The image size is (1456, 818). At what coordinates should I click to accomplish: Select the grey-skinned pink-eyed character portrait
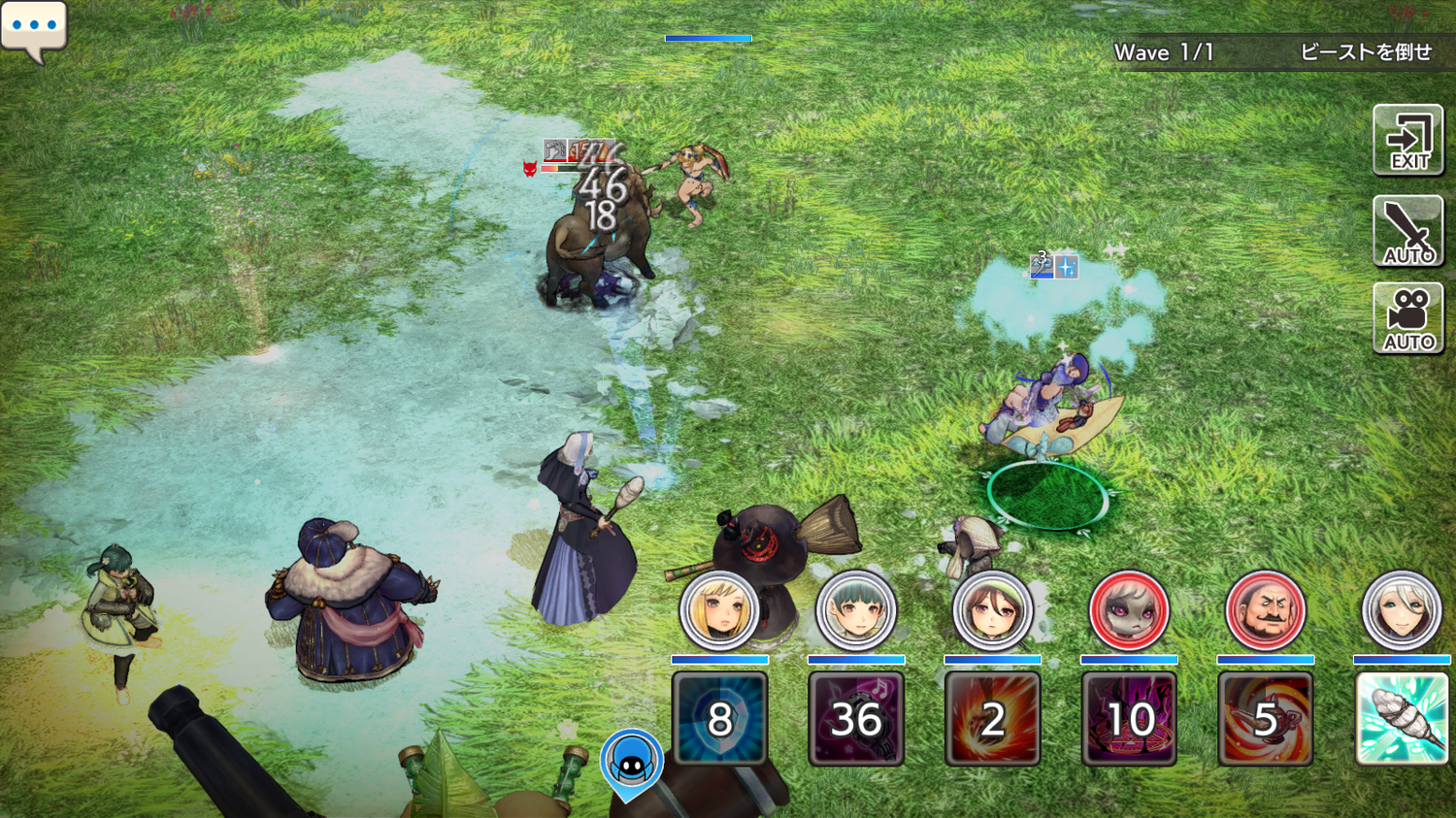[1129, 611]
